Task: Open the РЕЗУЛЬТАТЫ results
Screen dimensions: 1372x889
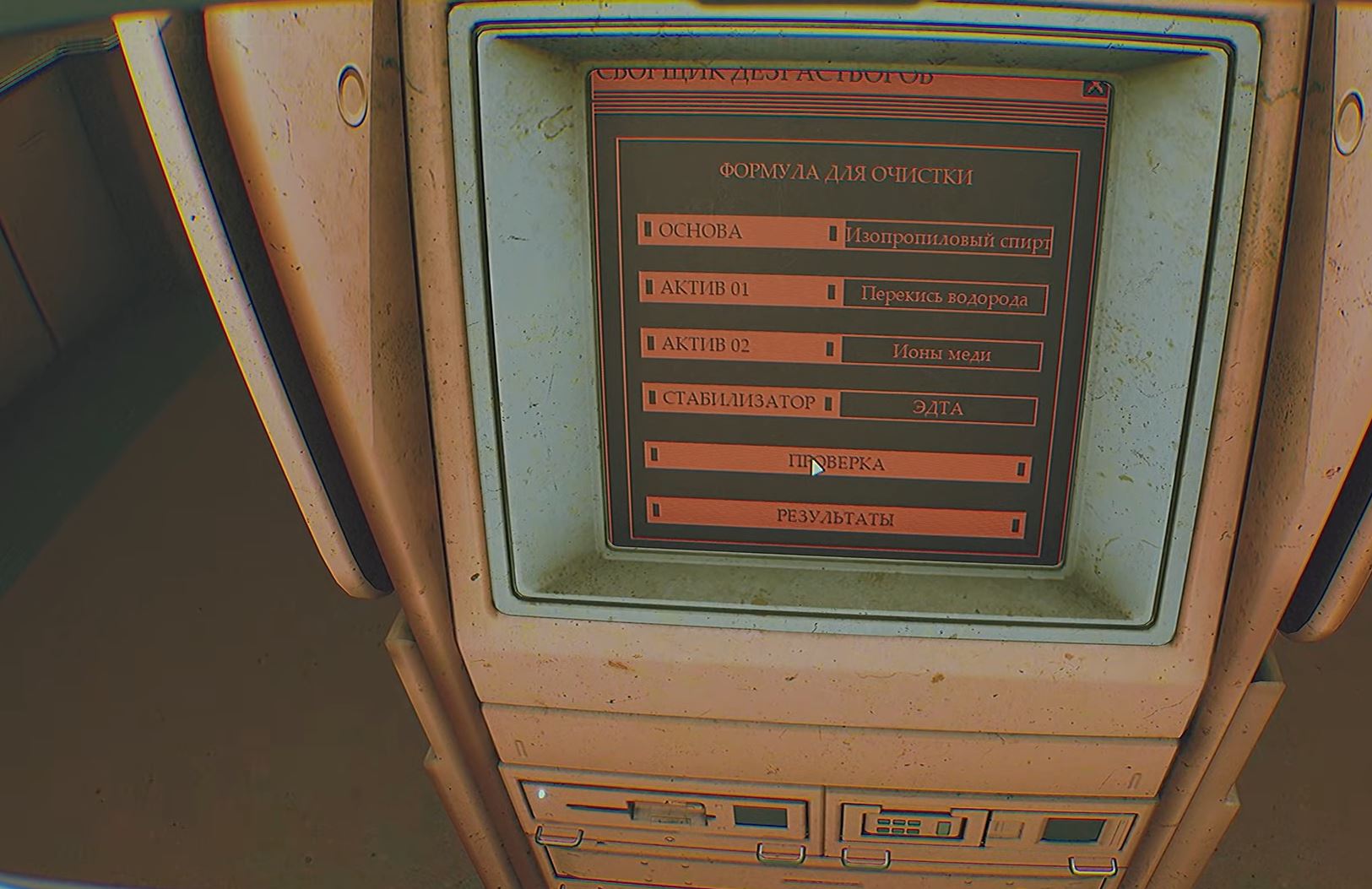Action: pos(835,518)
